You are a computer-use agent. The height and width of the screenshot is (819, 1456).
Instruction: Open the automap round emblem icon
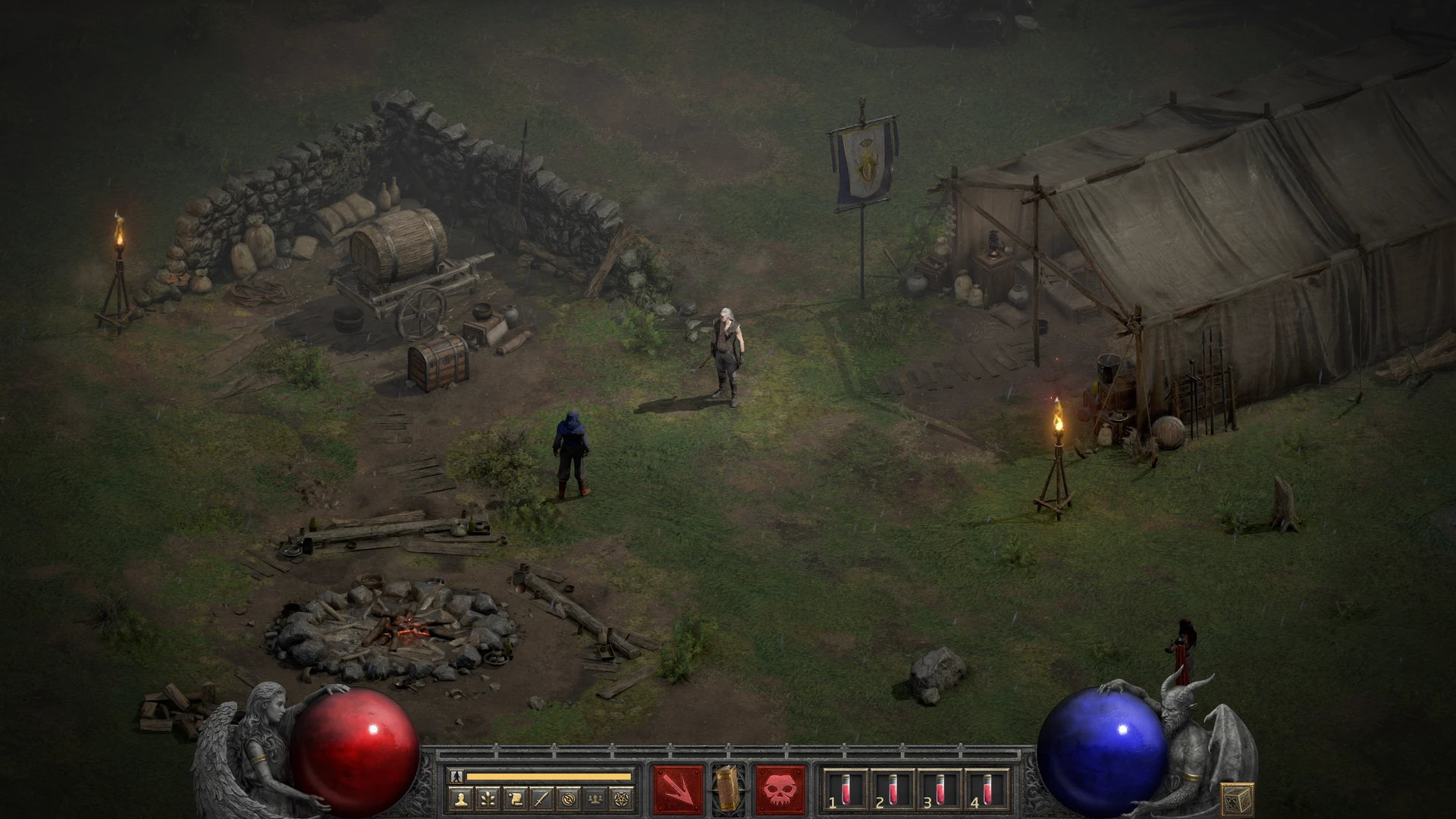click(569, 798)
